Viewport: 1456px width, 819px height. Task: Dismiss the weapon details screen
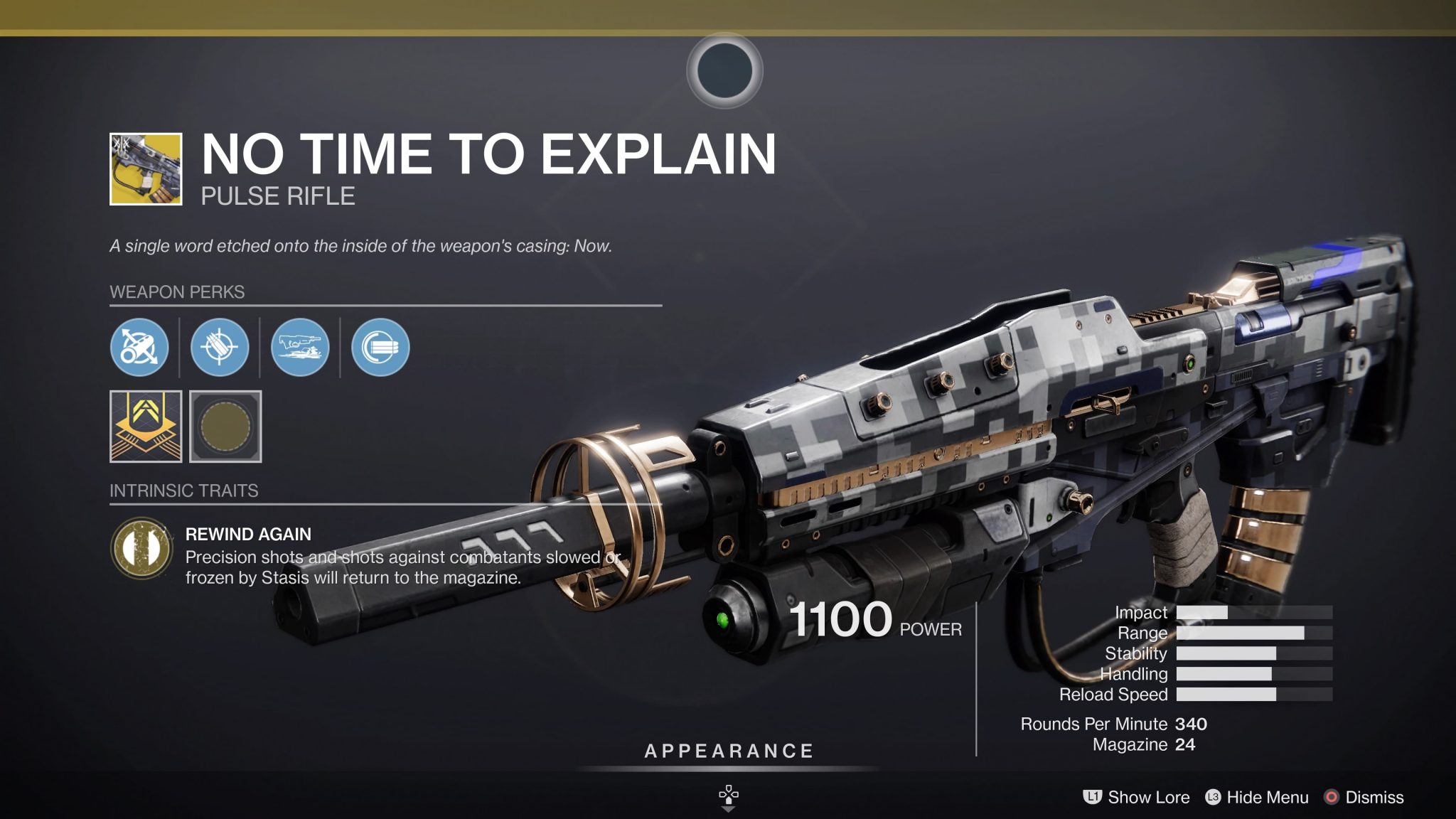1364,797
